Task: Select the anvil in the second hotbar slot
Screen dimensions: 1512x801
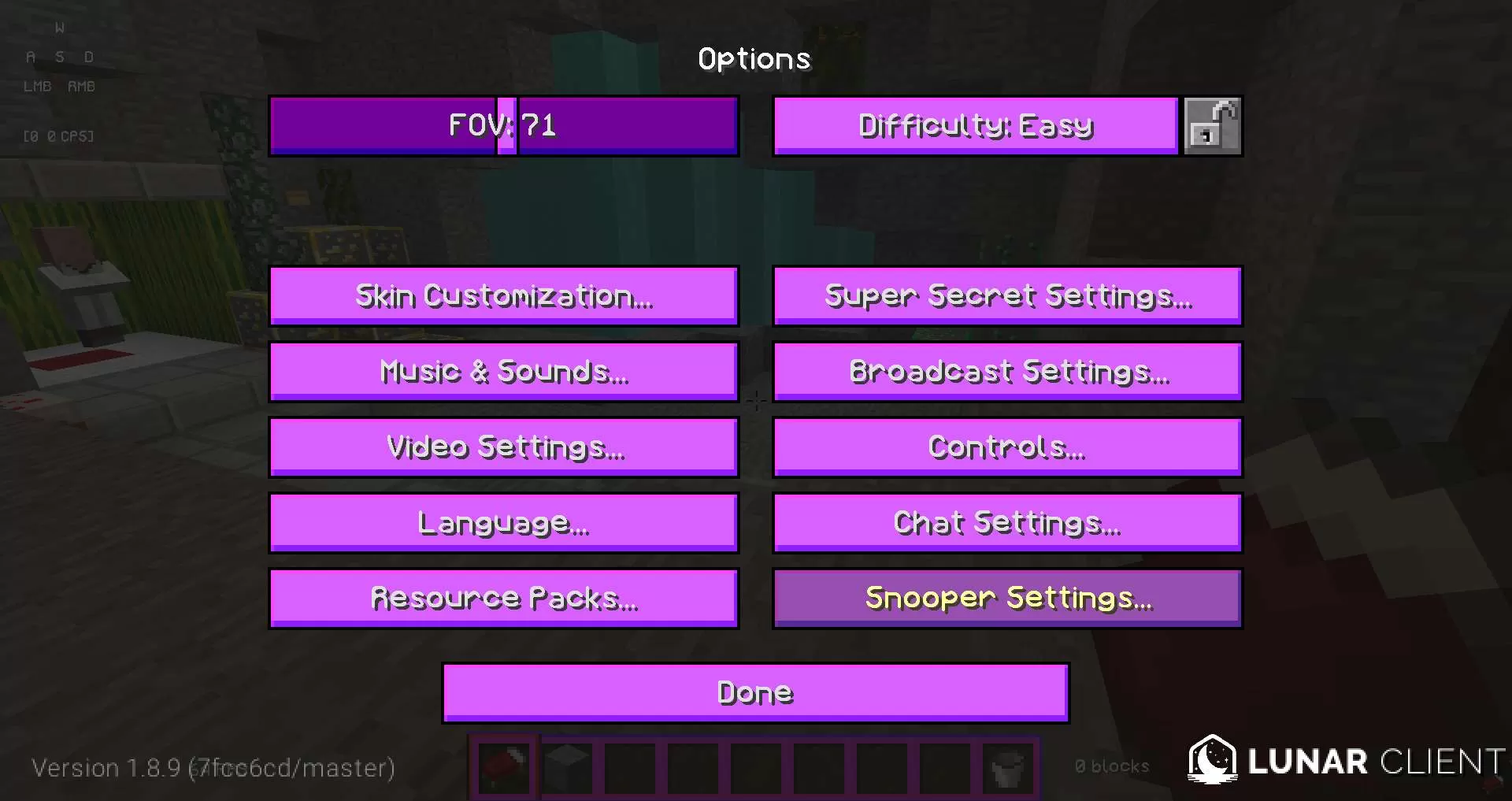Action: click(566, 768)
